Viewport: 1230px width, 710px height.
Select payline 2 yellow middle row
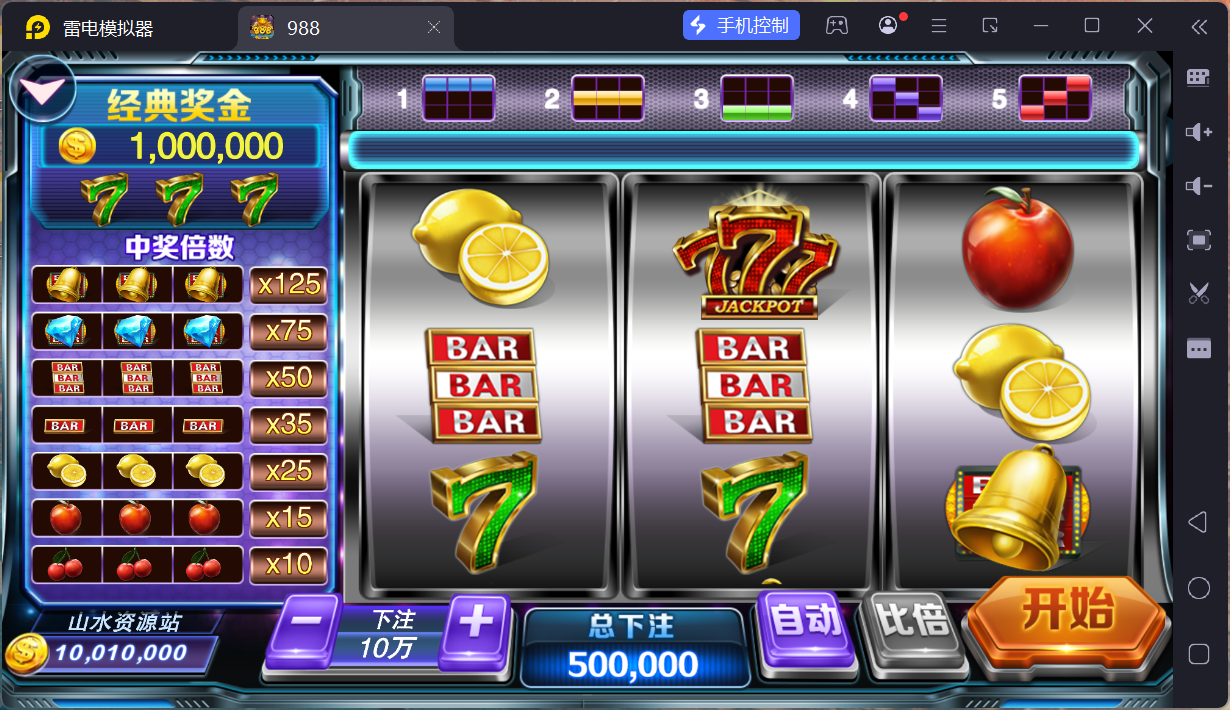(x=607, y=98)
